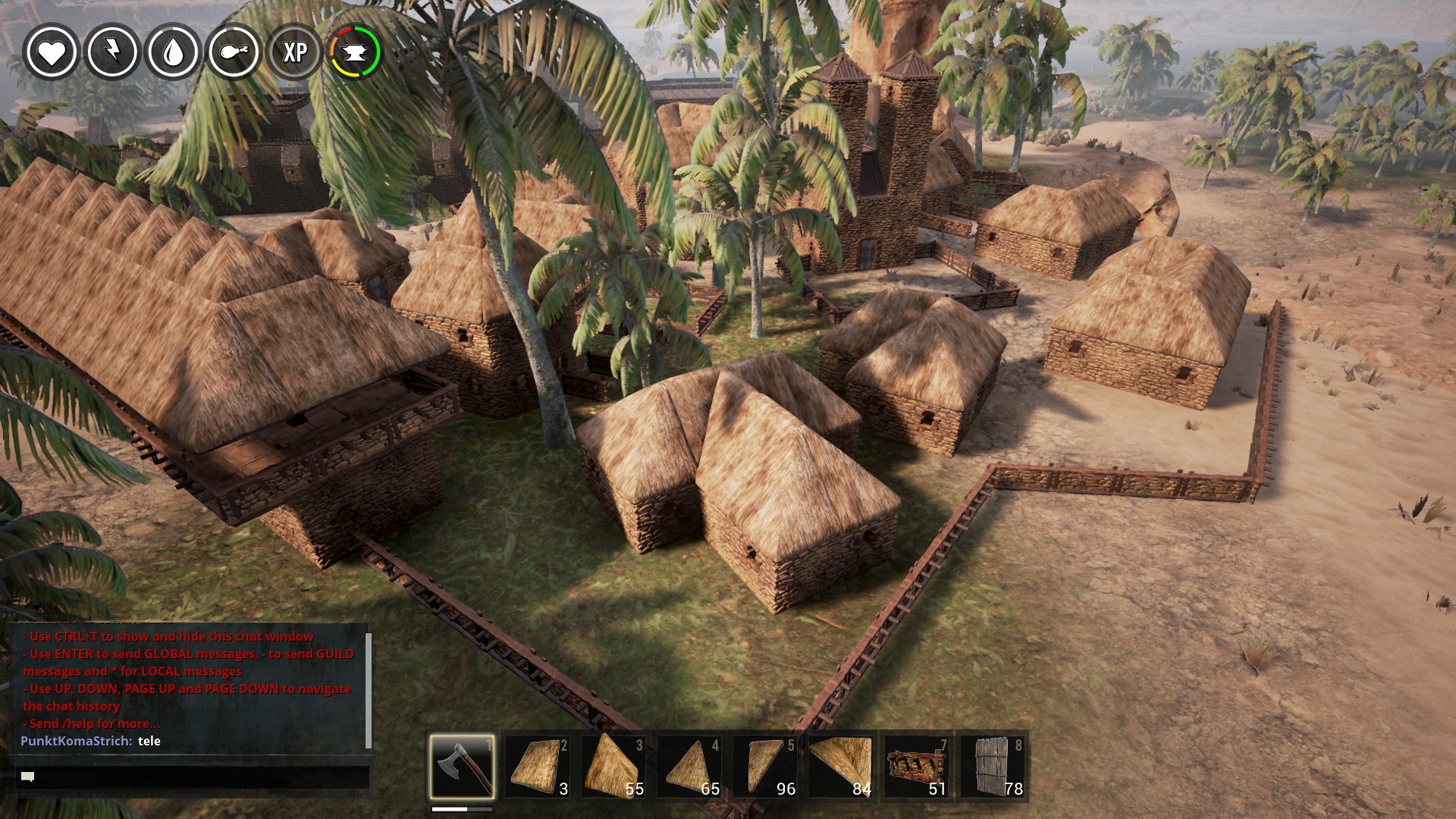Select the axe in hotbar slot 1
1456x819 pixels.
coord(462,766)
